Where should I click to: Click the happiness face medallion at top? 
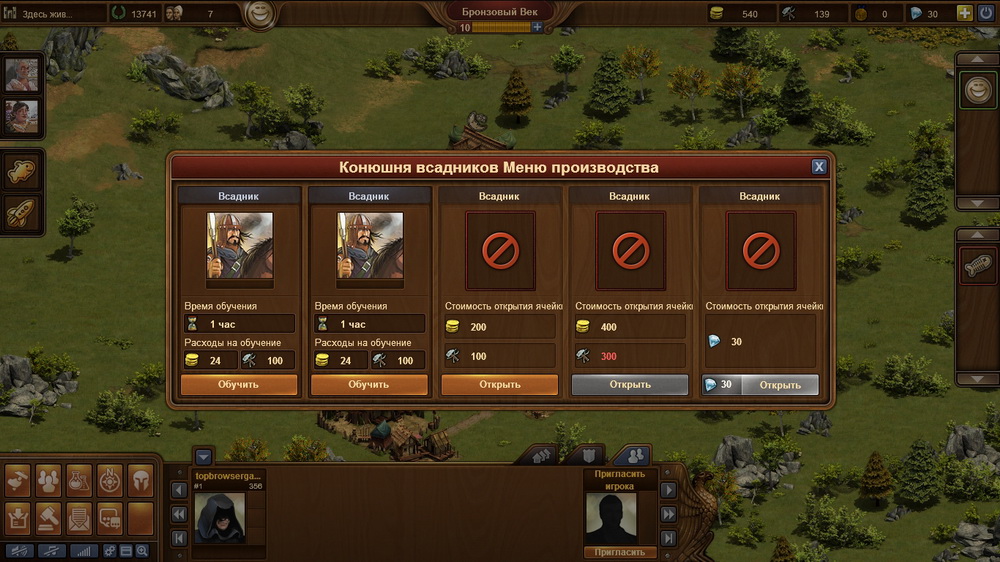pos(261,15)
